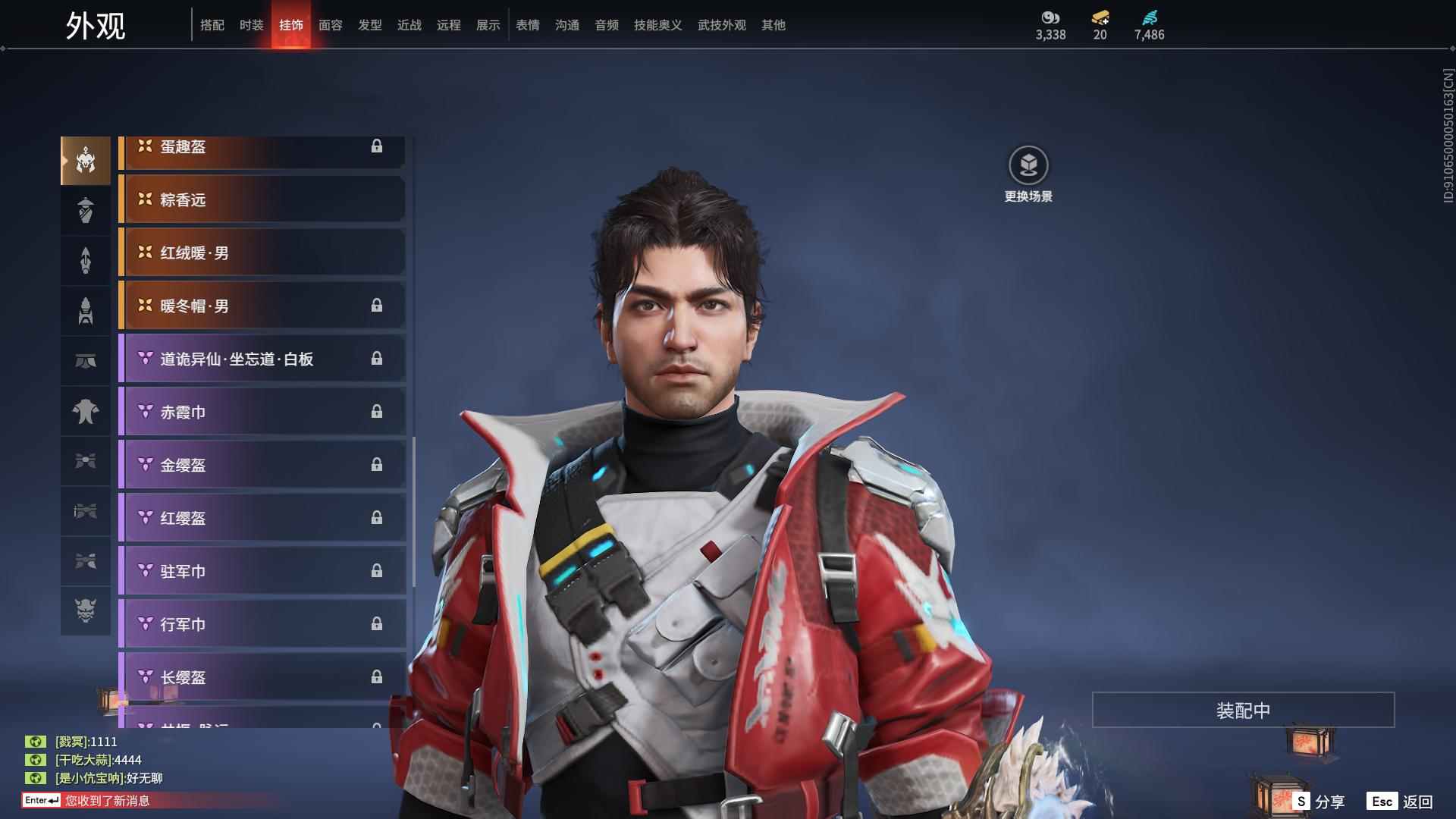Viewport: 1456px width, 819px height.
Task: Click the 分享 share button
Action: (1319, 802)
